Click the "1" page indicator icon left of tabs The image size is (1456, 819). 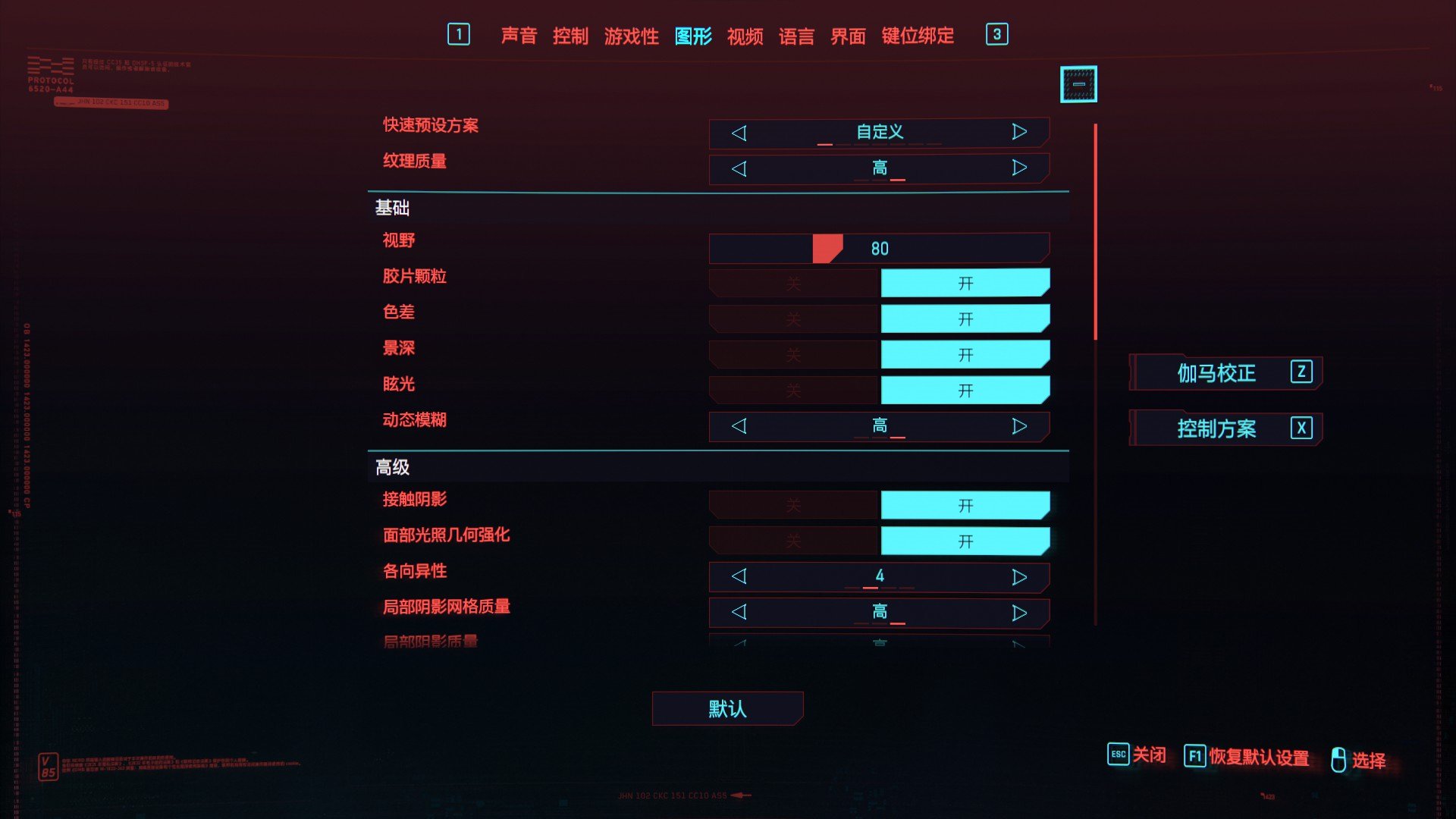pyautogui.click(x=460, y=34)
